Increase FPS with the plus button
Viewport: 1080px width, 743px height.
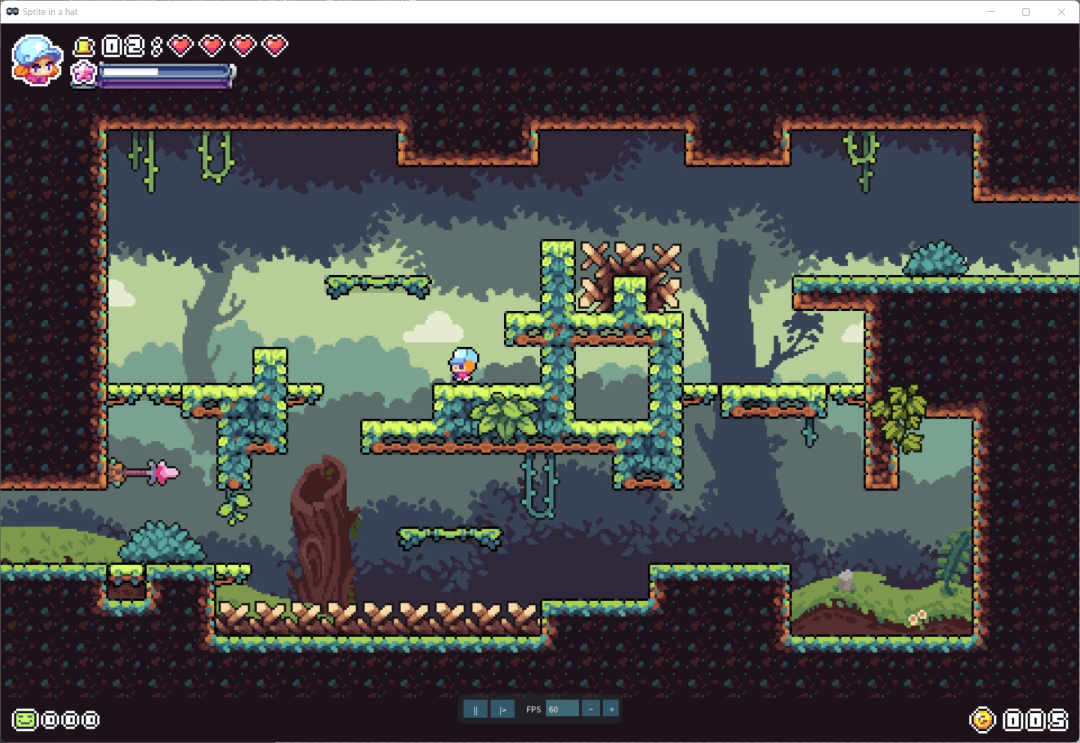611,709
